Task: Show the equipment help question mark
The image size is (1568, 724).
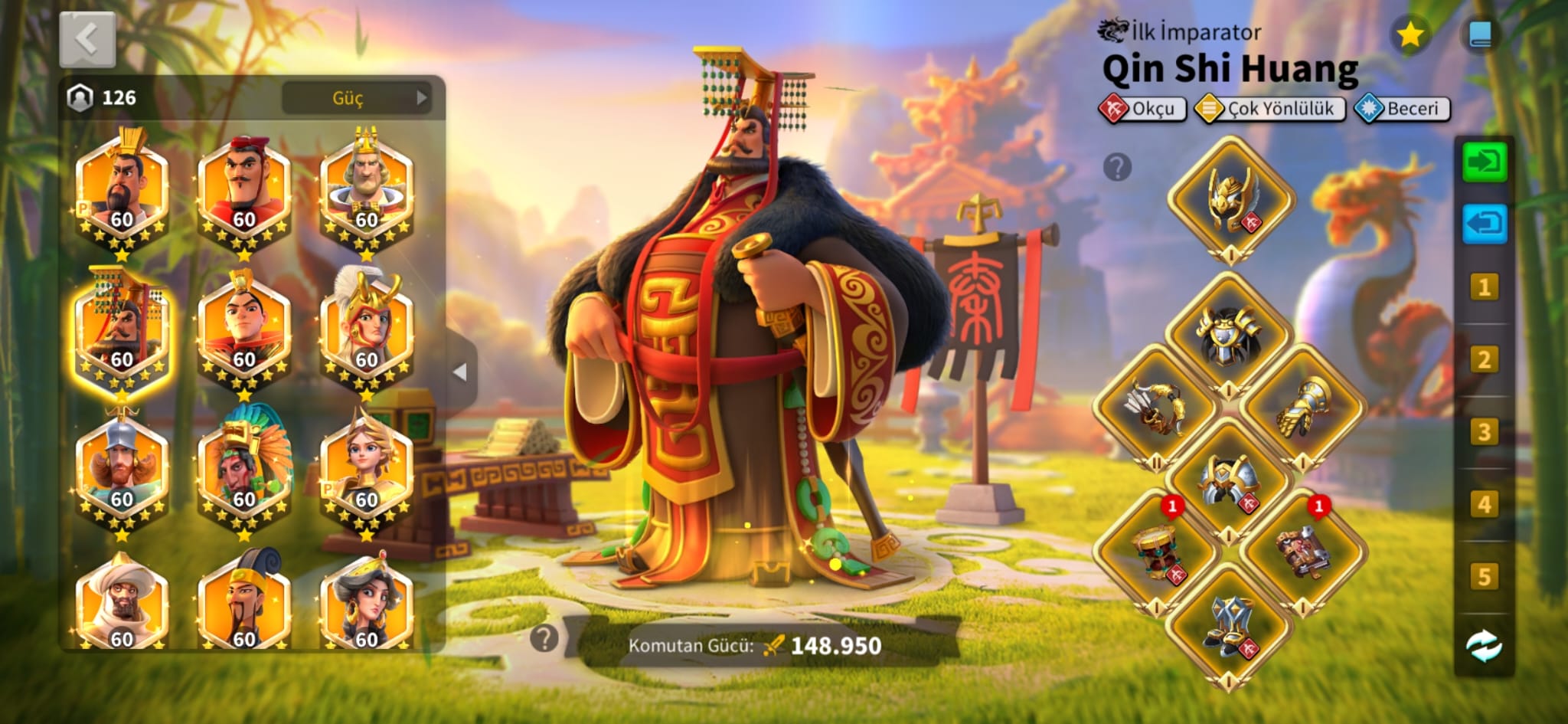Action: tap(1117, 166)
